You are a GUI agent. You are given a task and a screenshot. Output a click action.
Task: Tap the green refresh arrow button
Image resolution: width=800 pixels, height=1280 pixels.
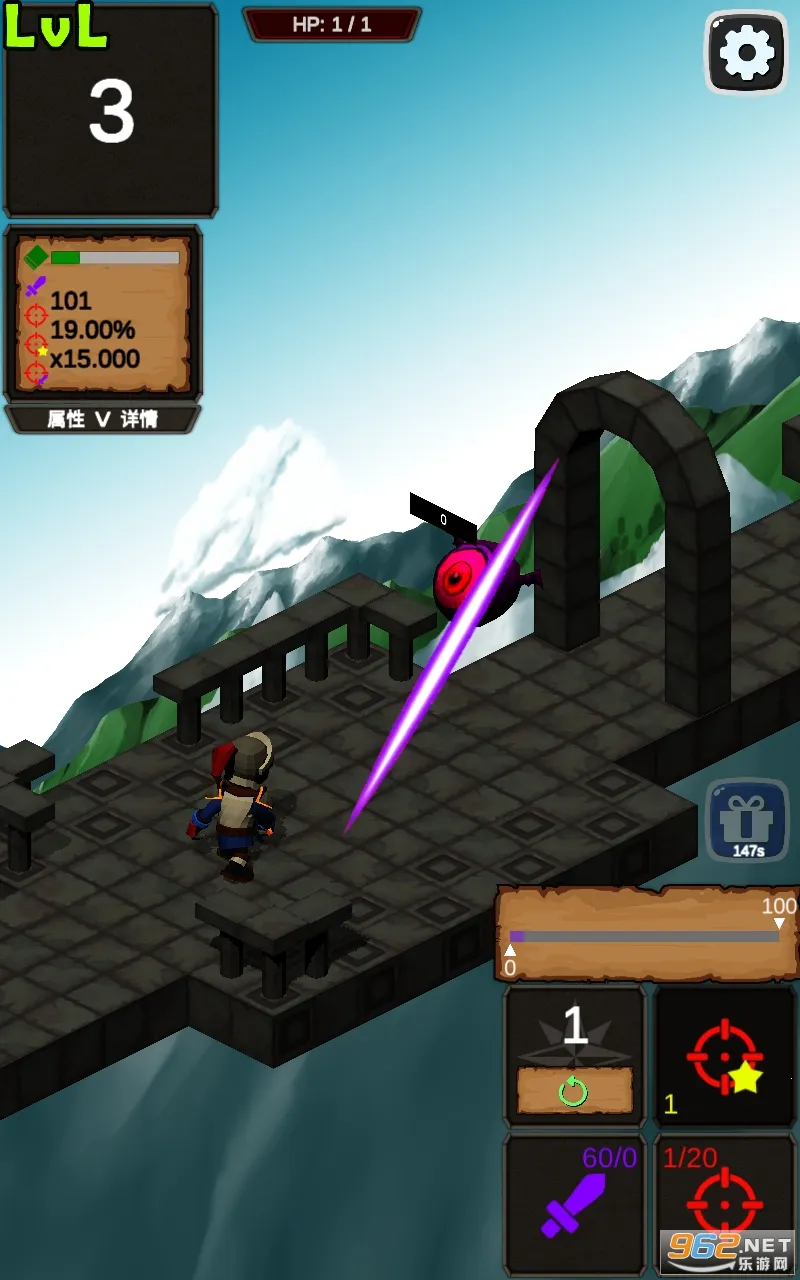(574, 1092)
